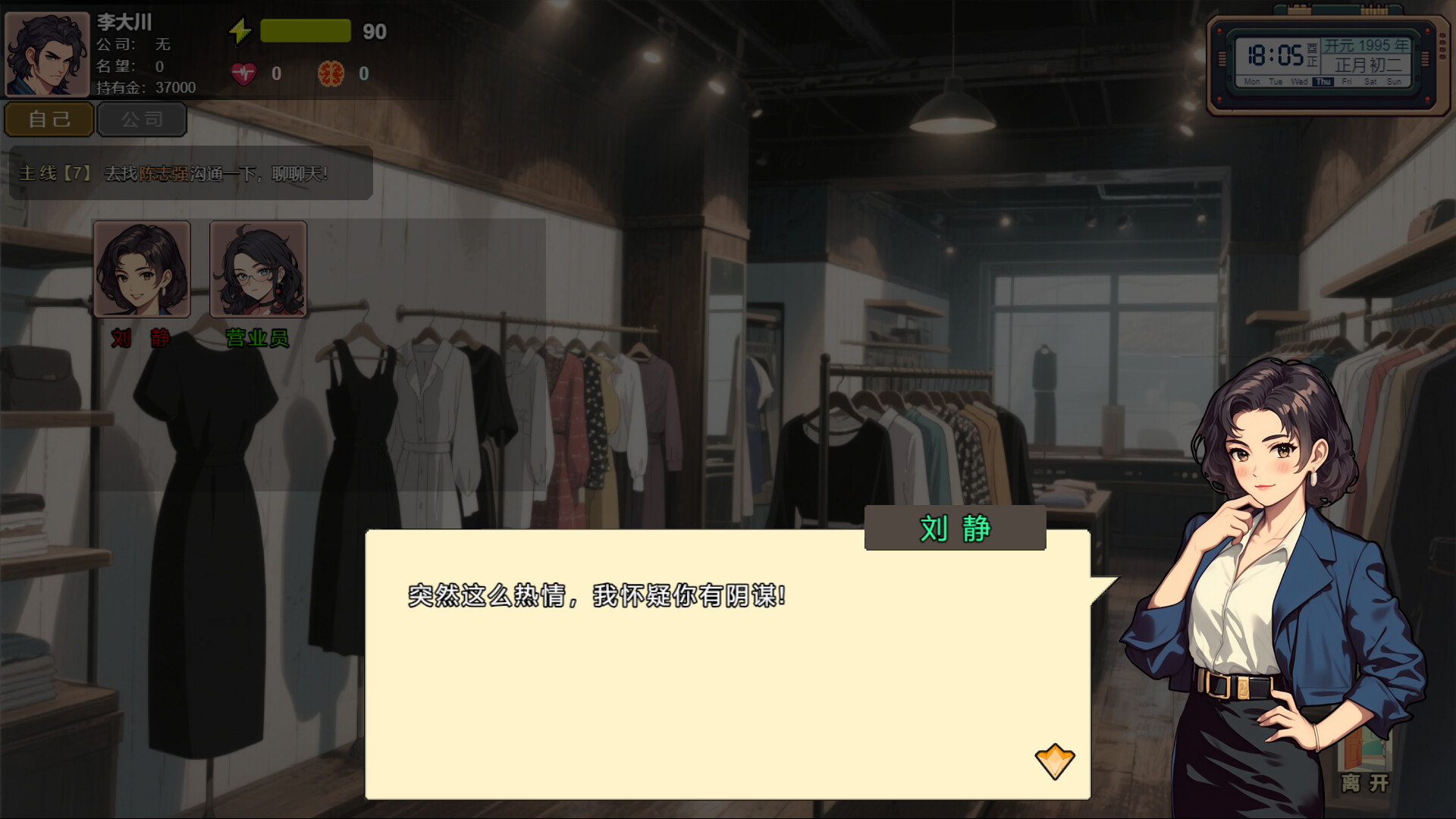The height and width of the screenshot is (819, 1456).
Task: Select the 自己 tab
Action: click(x=49, y=119)
